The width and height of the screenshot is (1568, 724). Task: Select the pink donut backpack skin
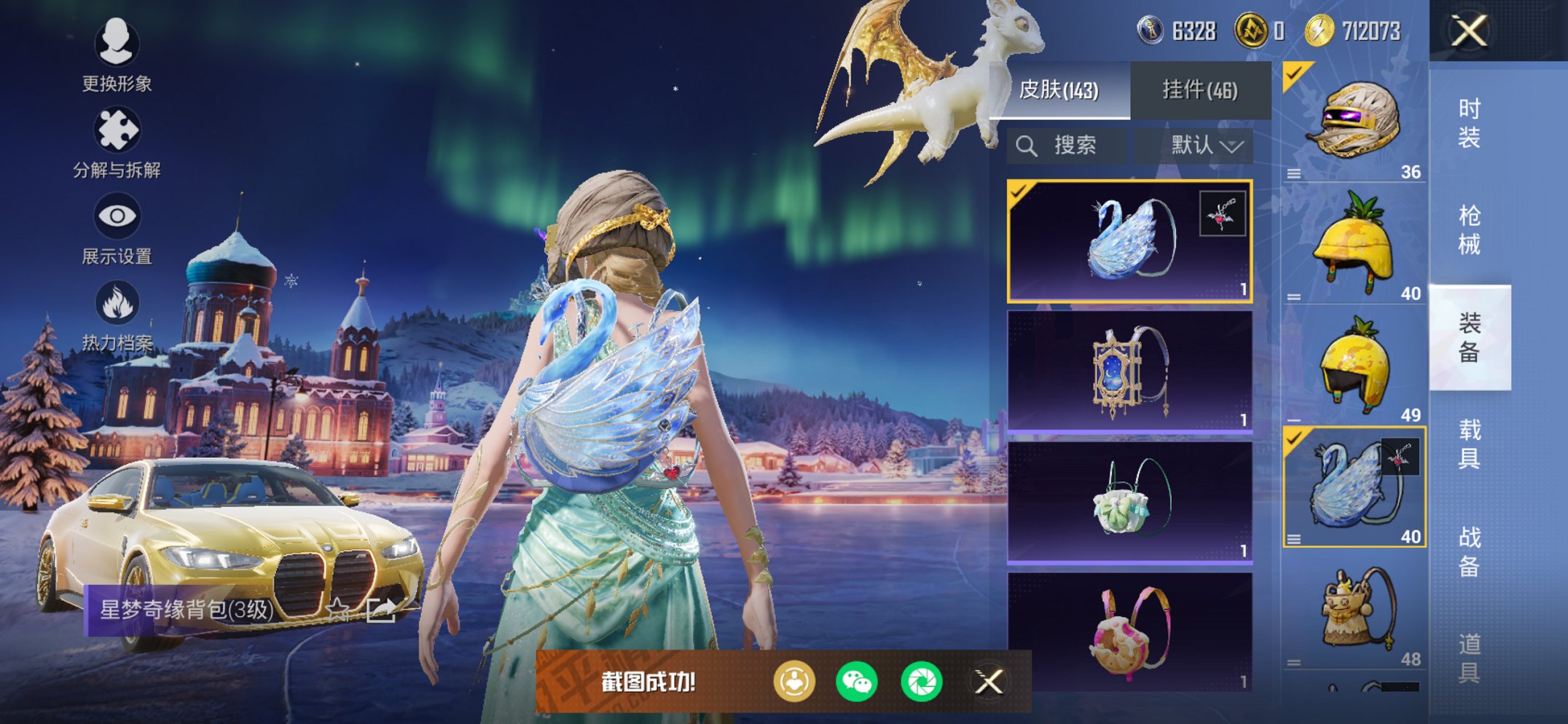(x=1129, y=632)
